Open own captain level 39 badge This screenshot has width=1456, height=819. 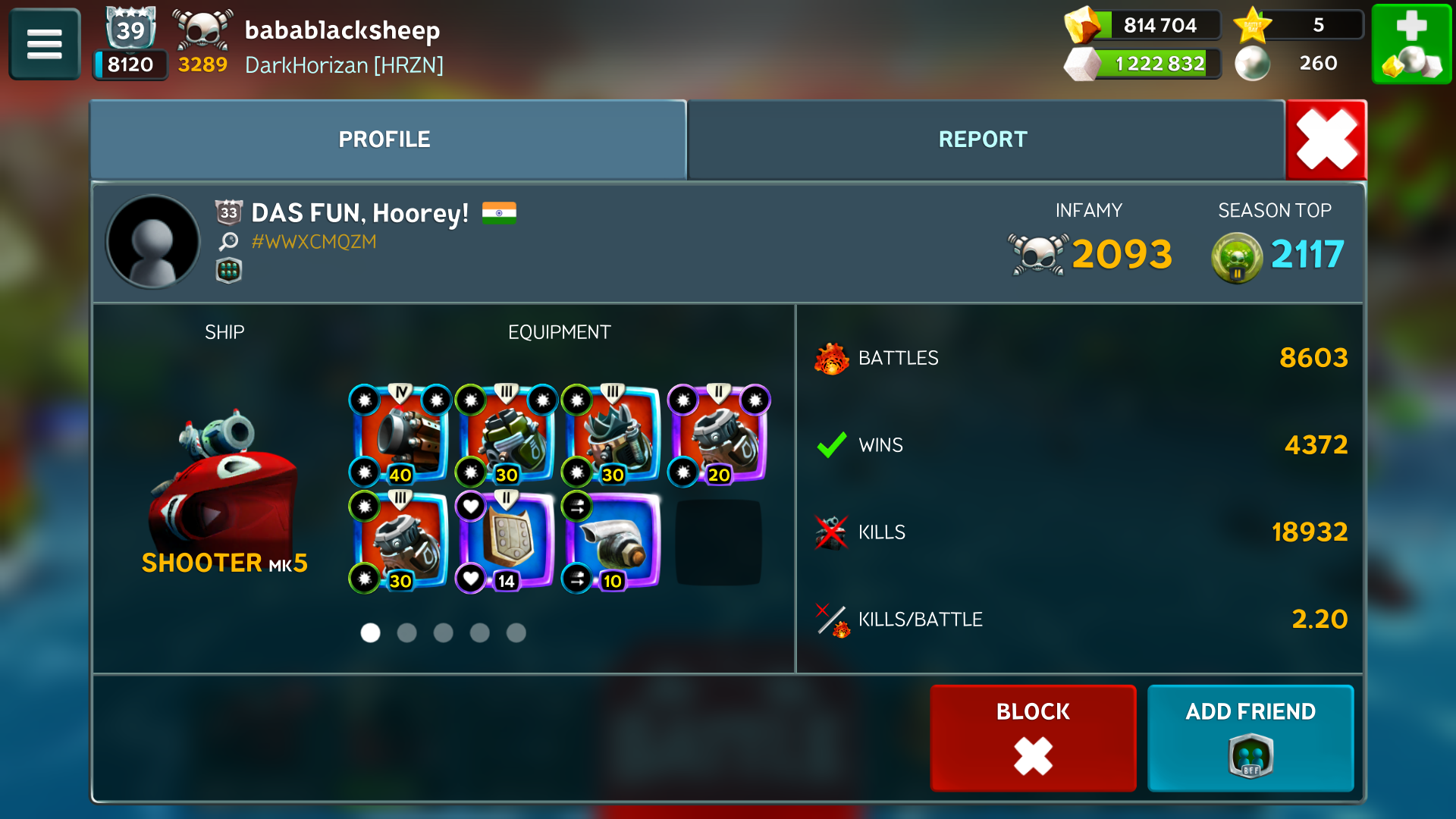click(130, 30)
